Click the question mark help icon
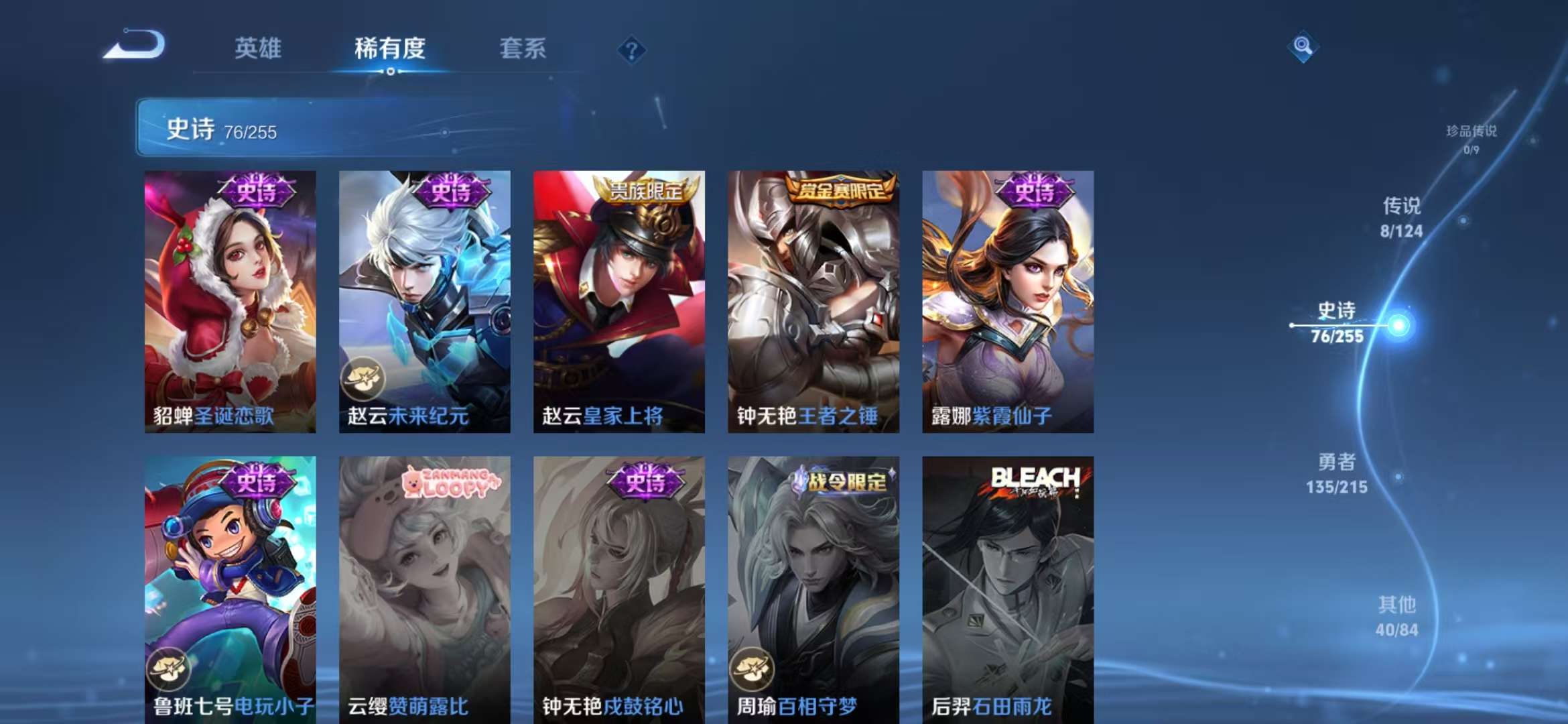 [x=631, y=50]
